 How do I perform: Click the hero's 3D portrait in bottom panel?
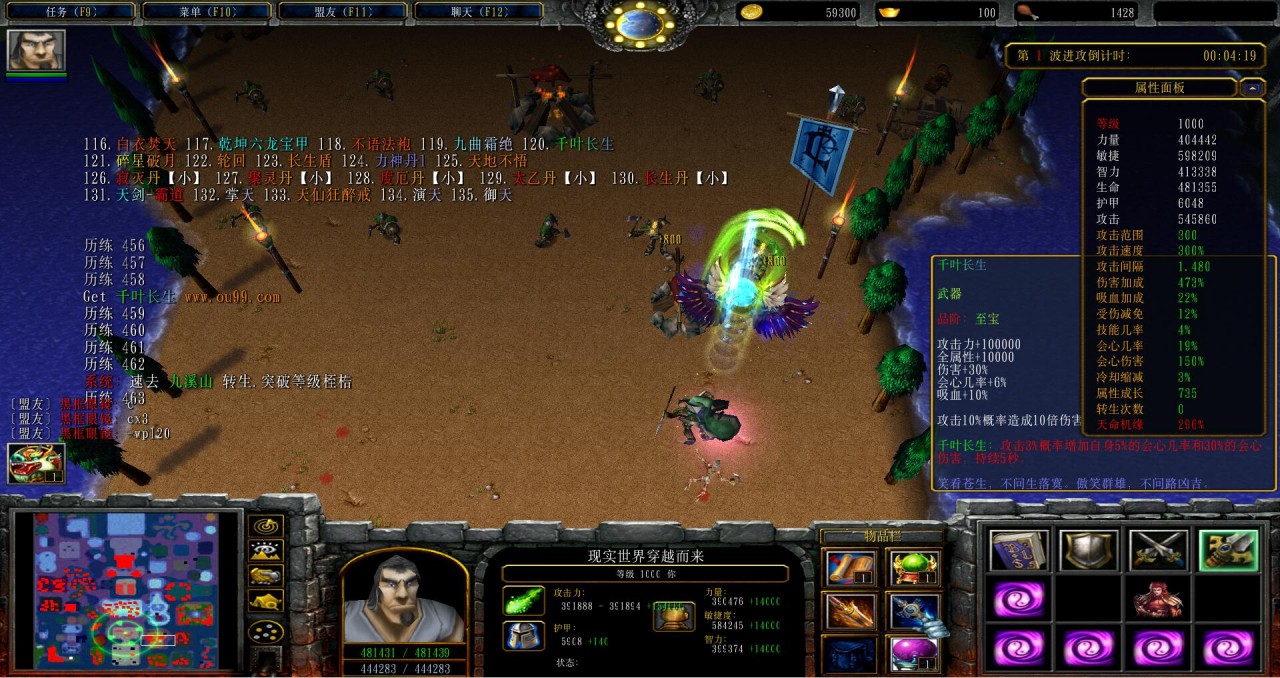click(x=403, y=599)
